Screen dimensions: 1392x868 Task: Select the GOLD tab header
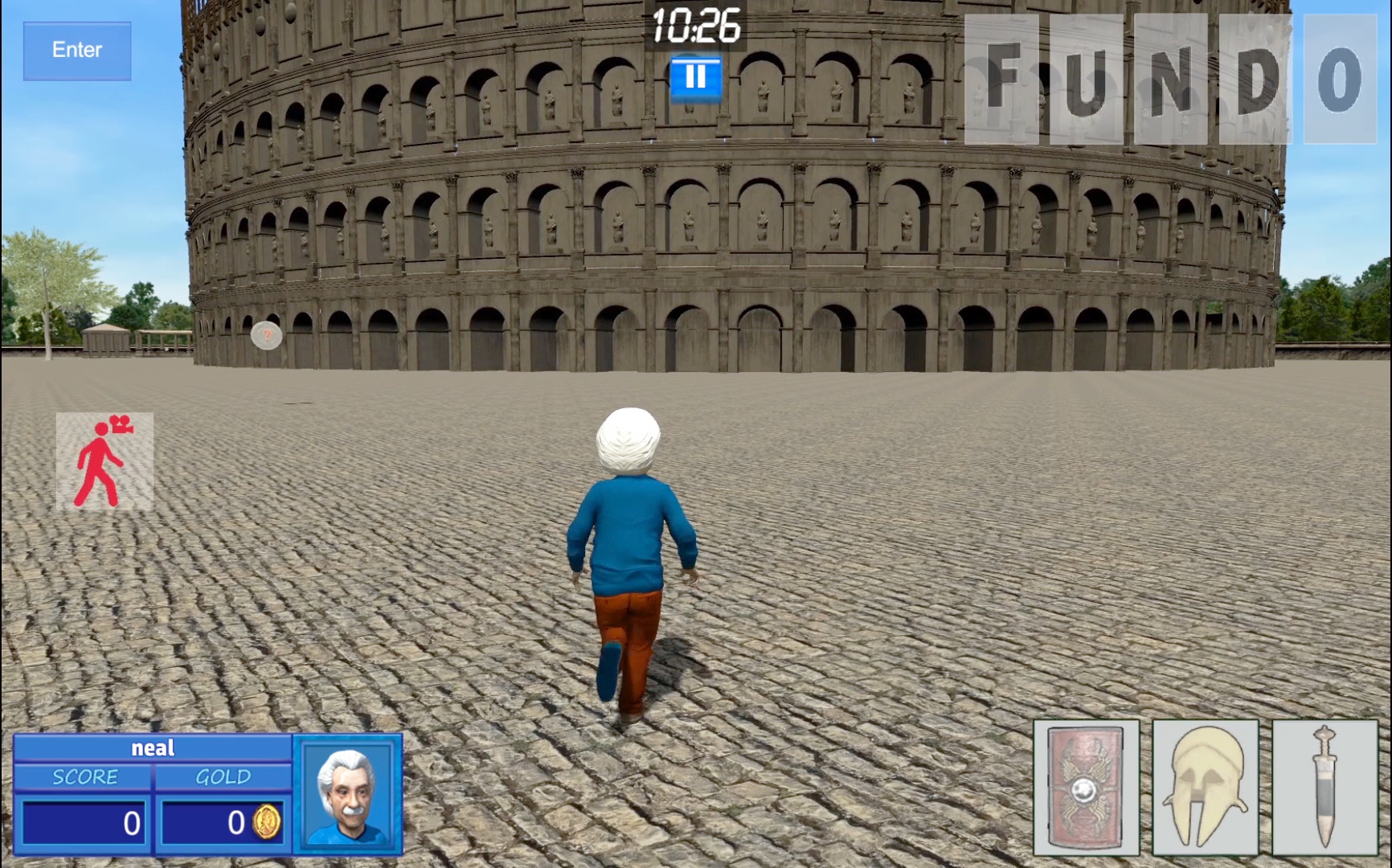click(223, 776)
